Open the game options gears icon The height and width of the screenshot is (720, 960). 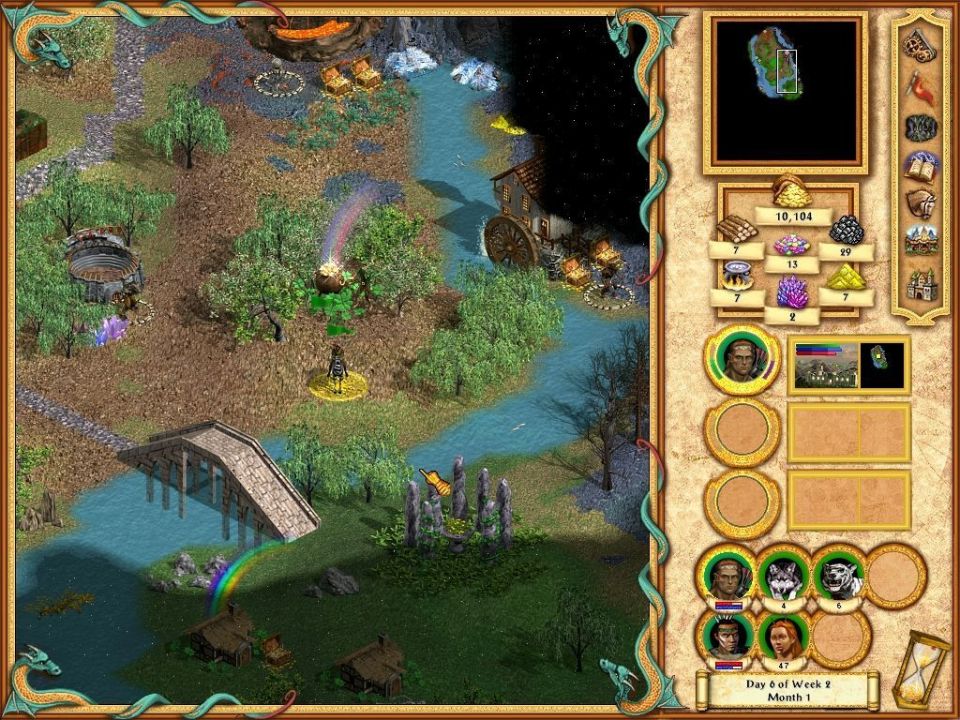click(920, 44)
